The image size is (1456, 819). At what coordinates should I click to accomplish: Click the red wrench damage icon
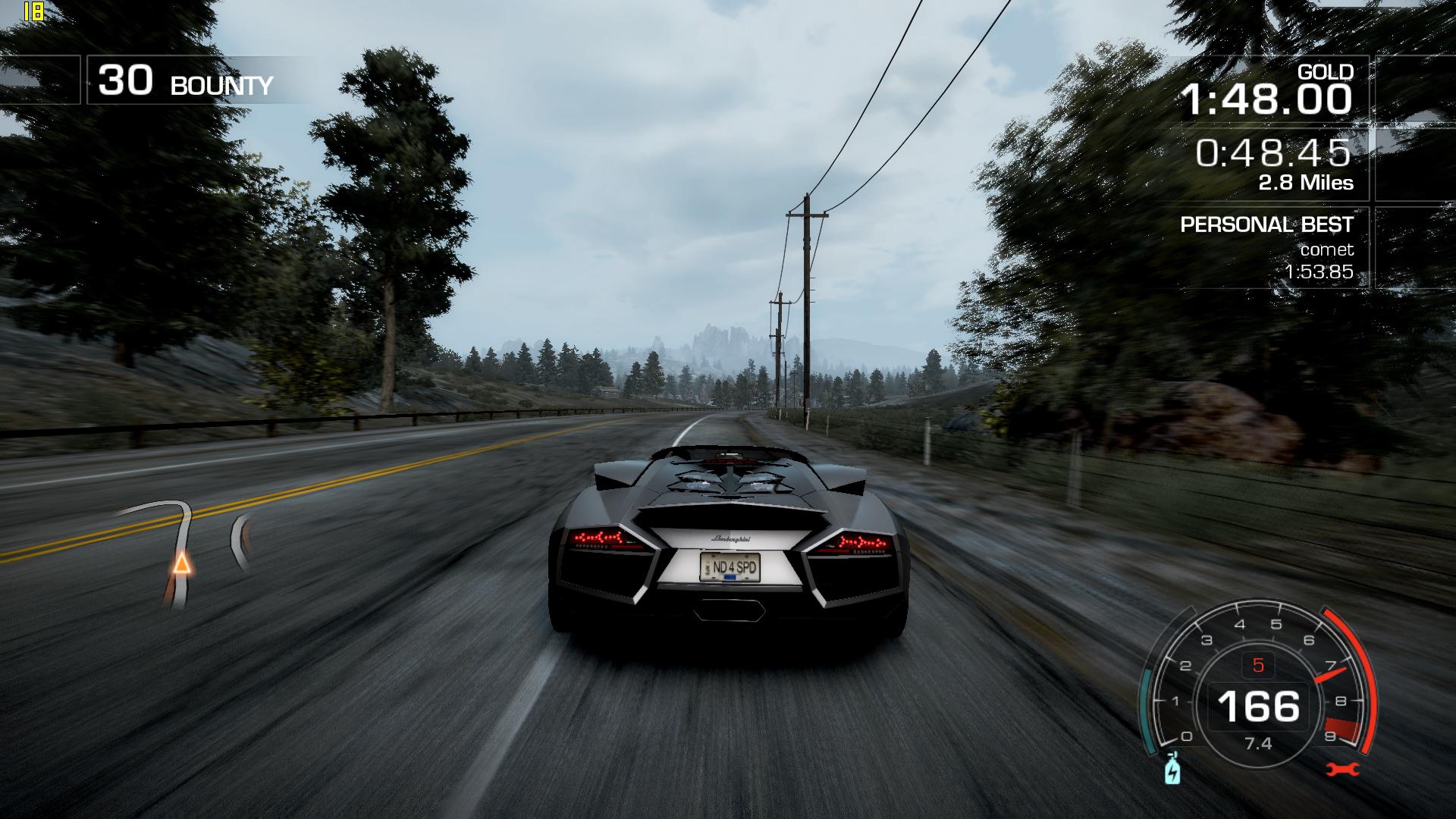pyautogui.click(x=1342, y=770)
